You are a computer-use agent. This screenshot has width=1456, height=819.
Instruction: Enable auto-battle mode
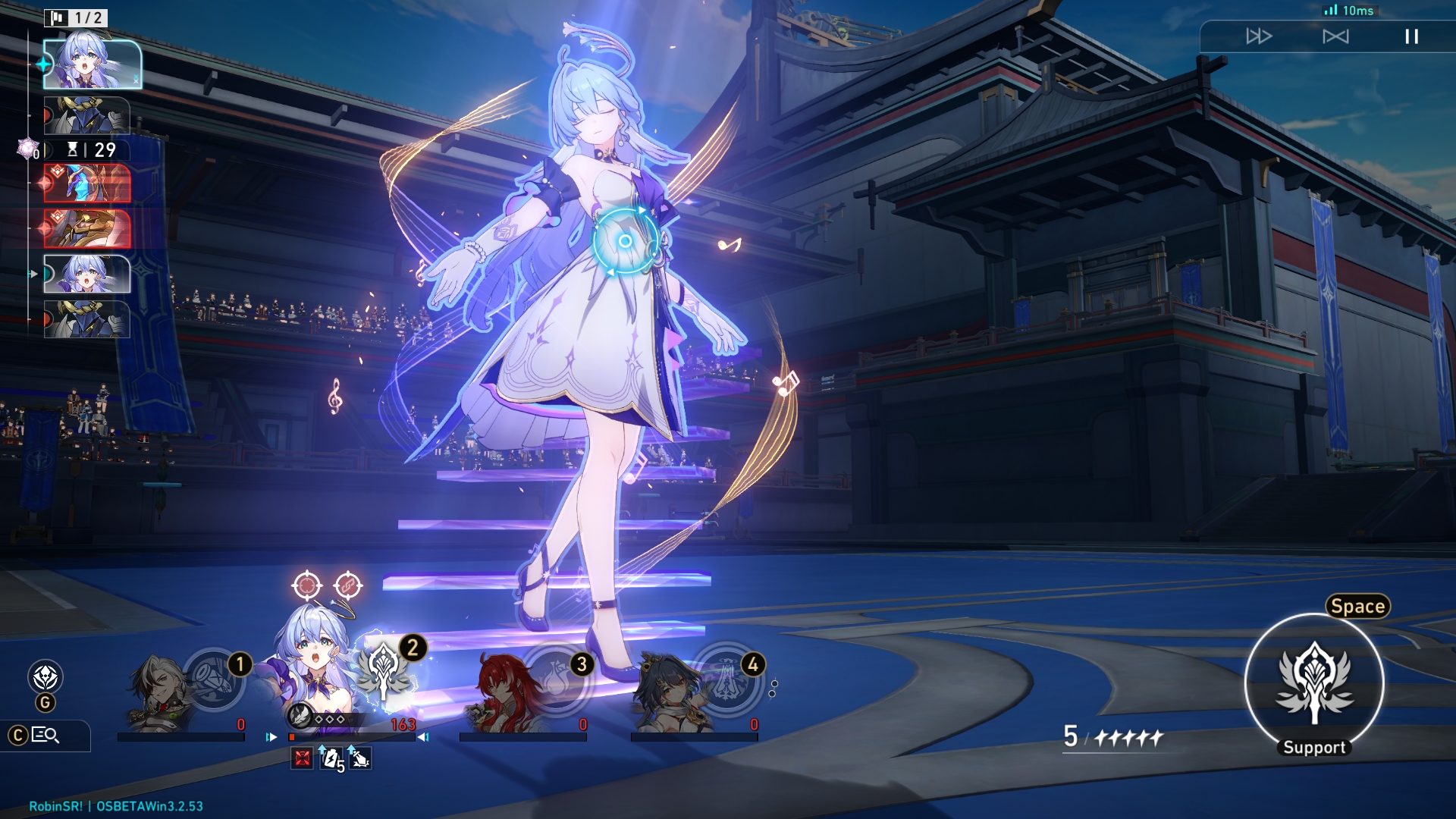pyautogui.click(x=1336, y=35)
